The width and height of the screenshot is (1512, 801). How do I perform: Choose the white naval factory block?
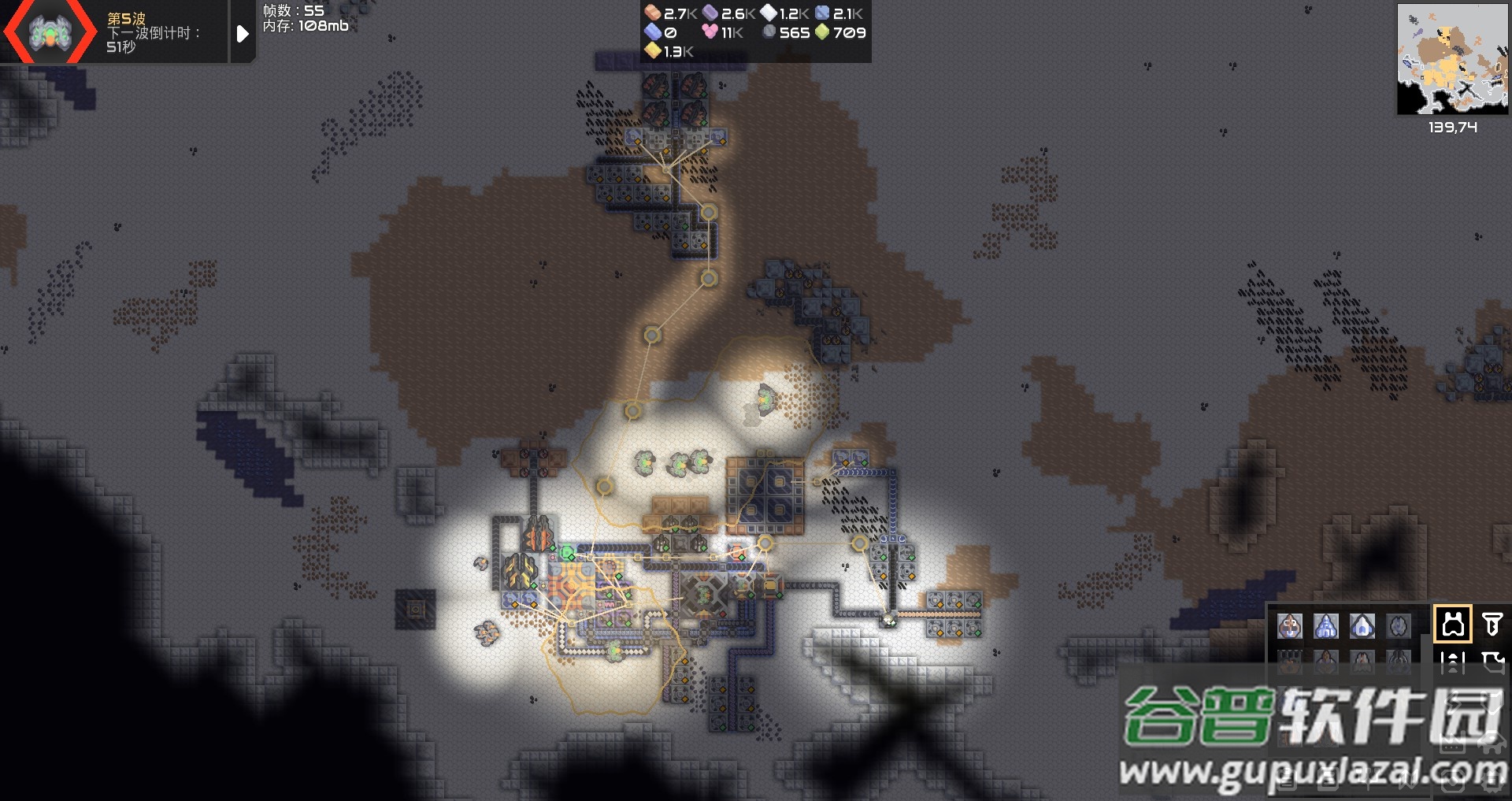[x=1362, y=626]
